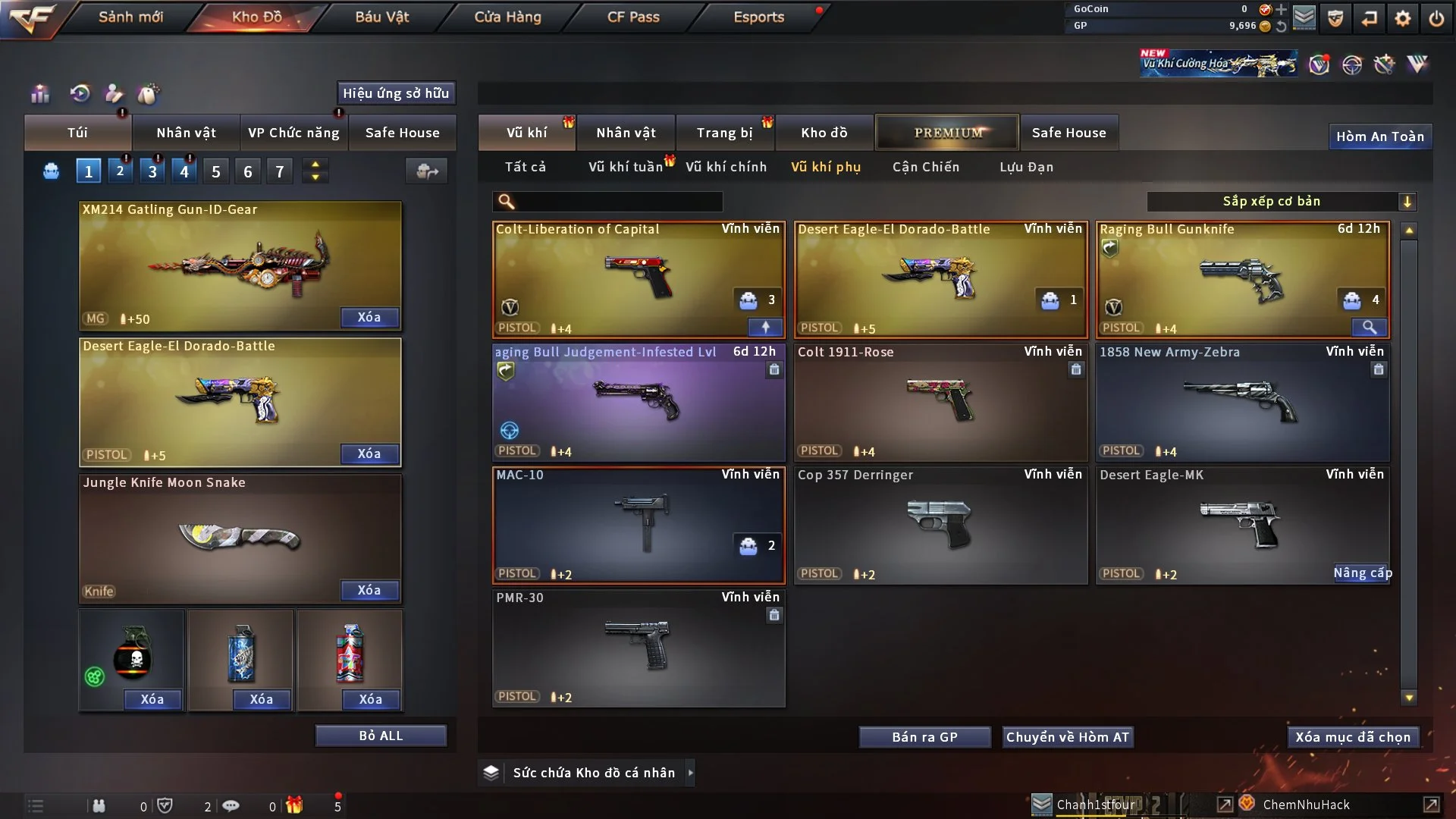Open the Báu Vật menu
The image size is (1456, 819).
click(381, 17)
